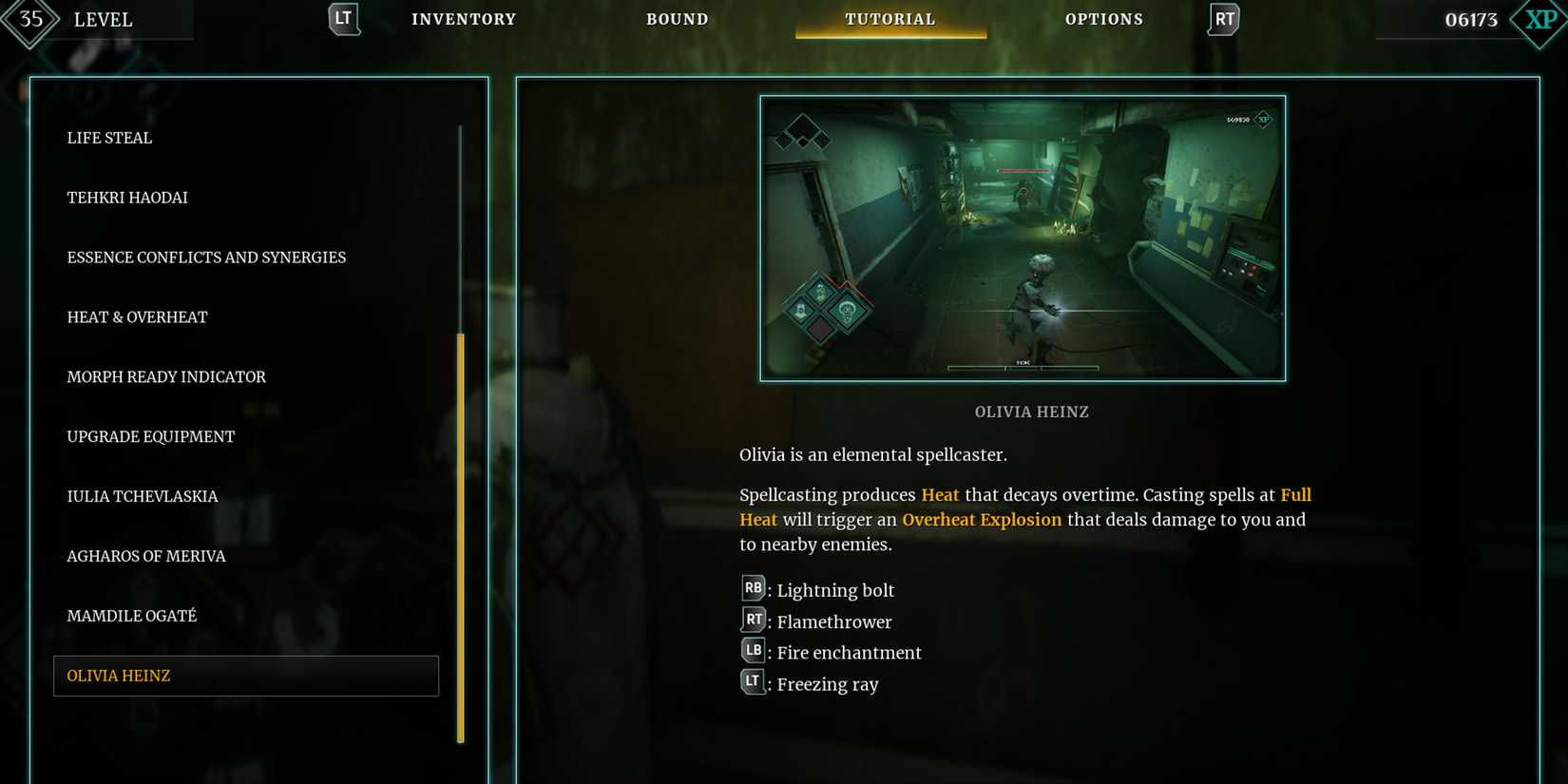Switch to the OPTIONS tab
The image size is (1568, 784).
click(1104, 18)
